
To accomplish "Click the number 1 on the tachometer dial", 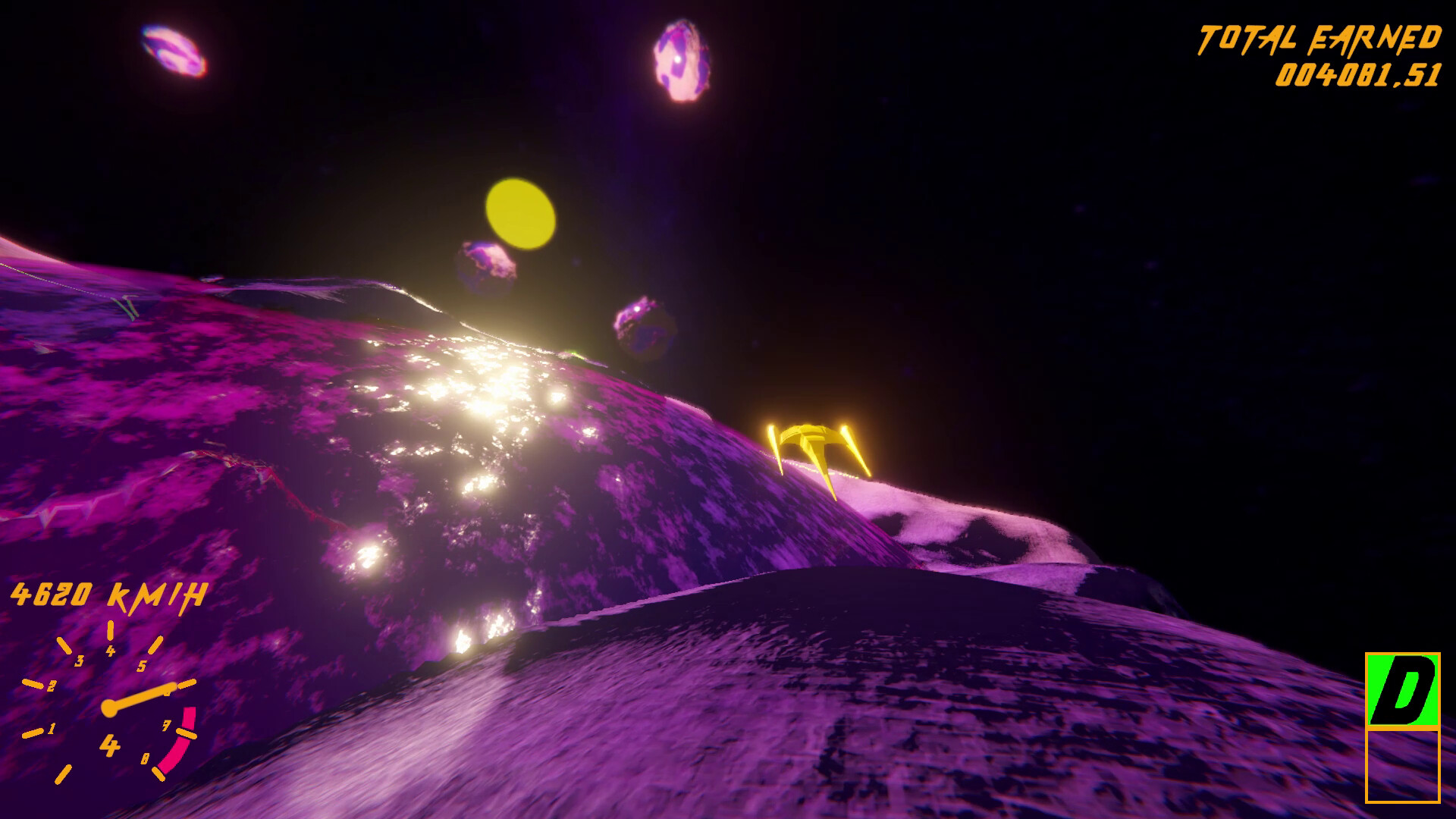I will pos(52,730).
